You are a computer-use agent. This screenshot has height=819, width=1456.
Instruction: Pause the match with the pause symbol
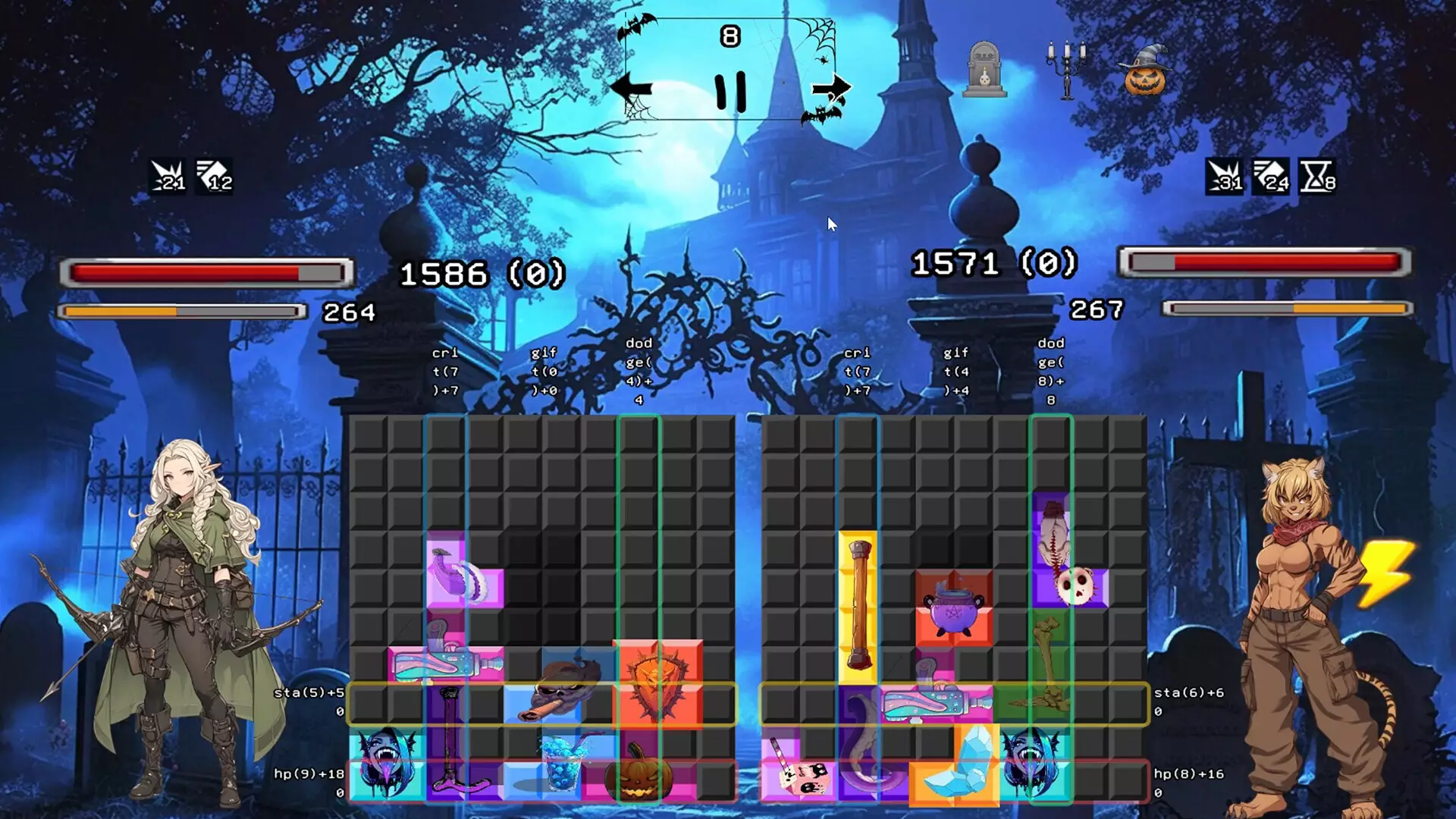pyautogui.click(x=730, y=91)
